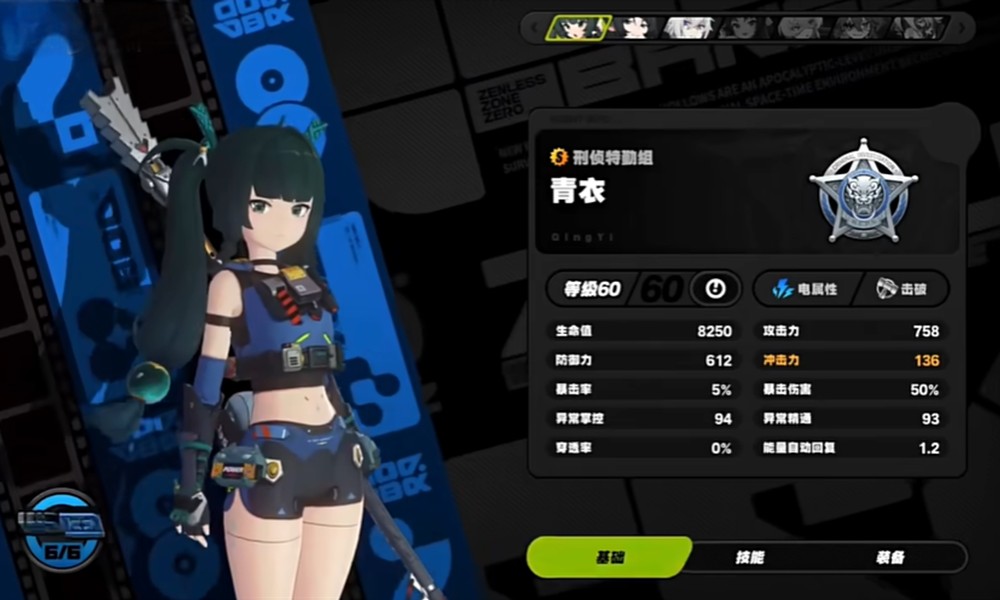Open the 技能 (Skills) tab

pyautogui.click(x=750, y=557)
